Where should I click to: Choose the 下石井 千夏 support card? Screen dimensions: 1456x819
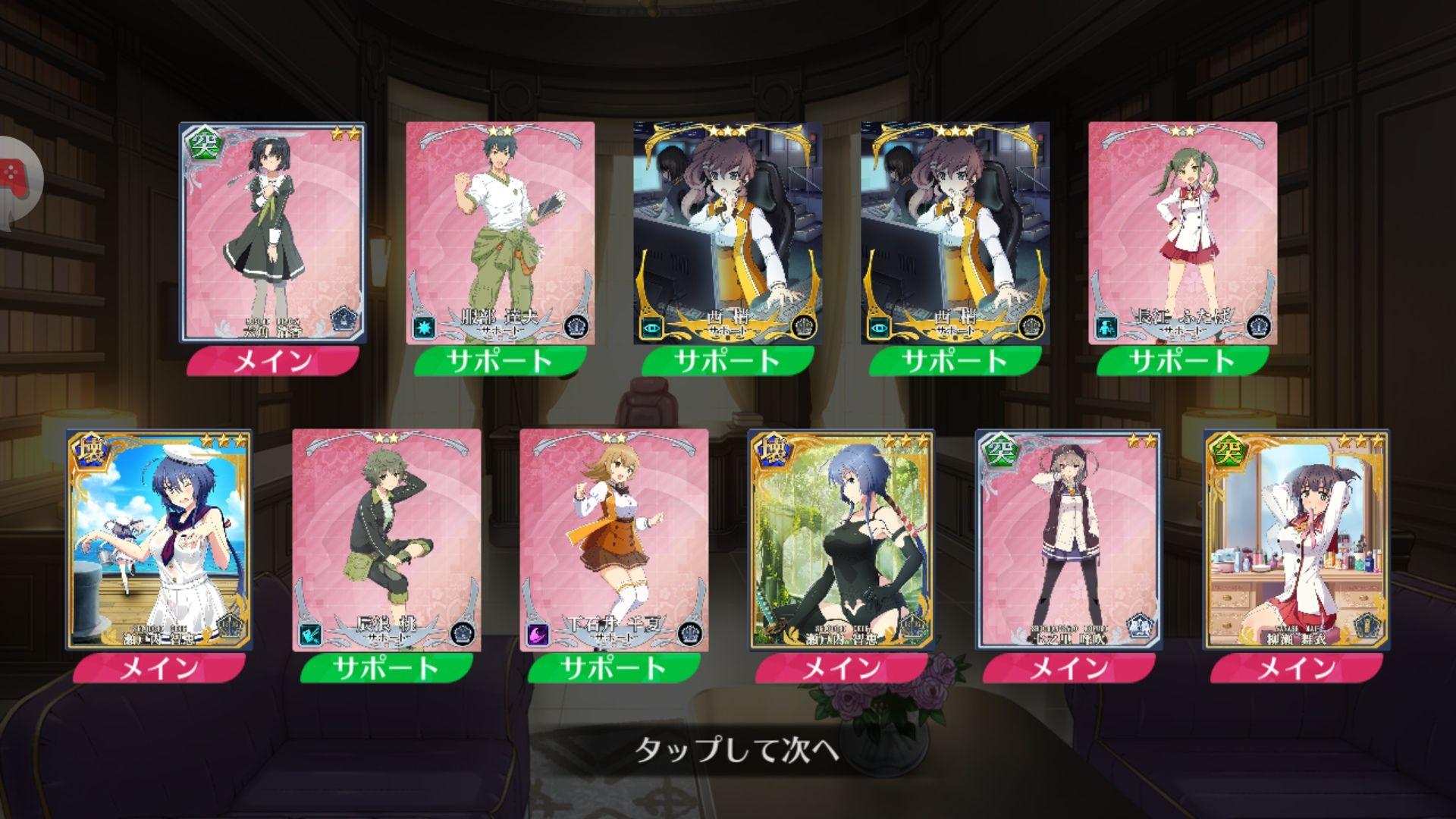613,539
